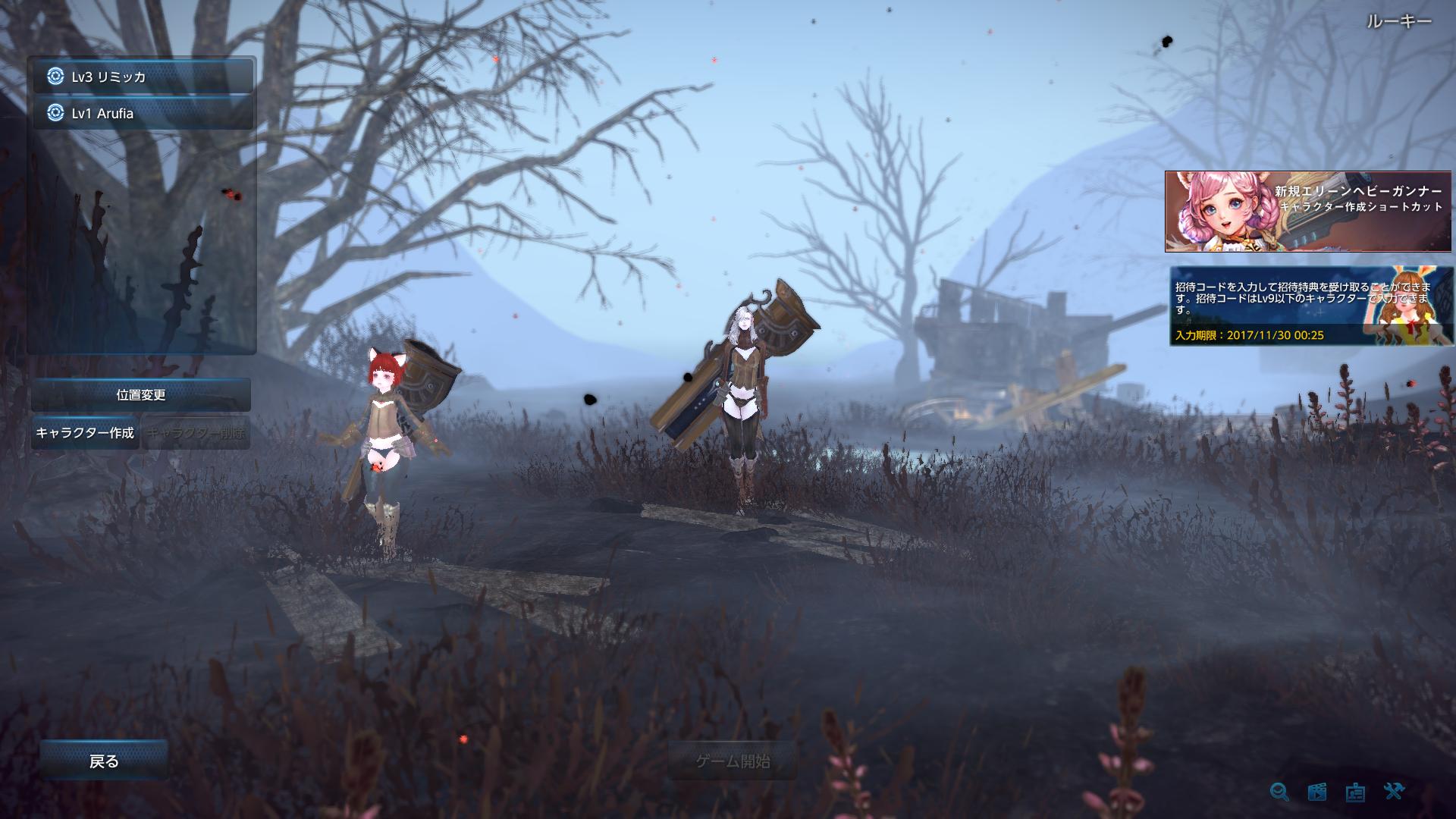Open the 招待コード invite code banner
1456x819 pixels.
click(1311, 306)
